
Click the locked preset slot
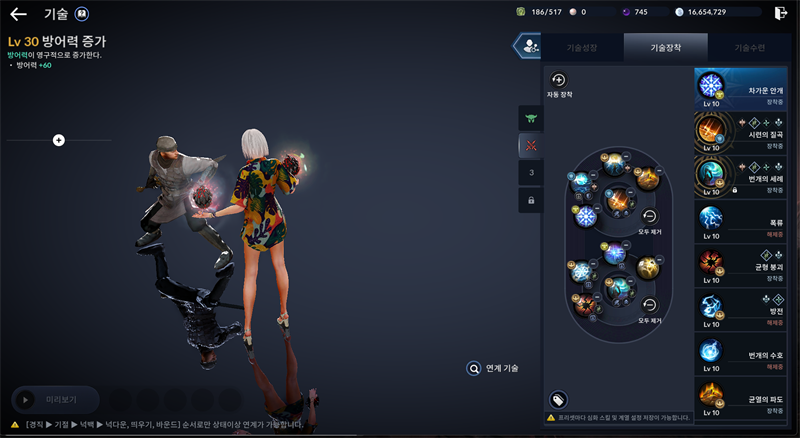point(531,201)
